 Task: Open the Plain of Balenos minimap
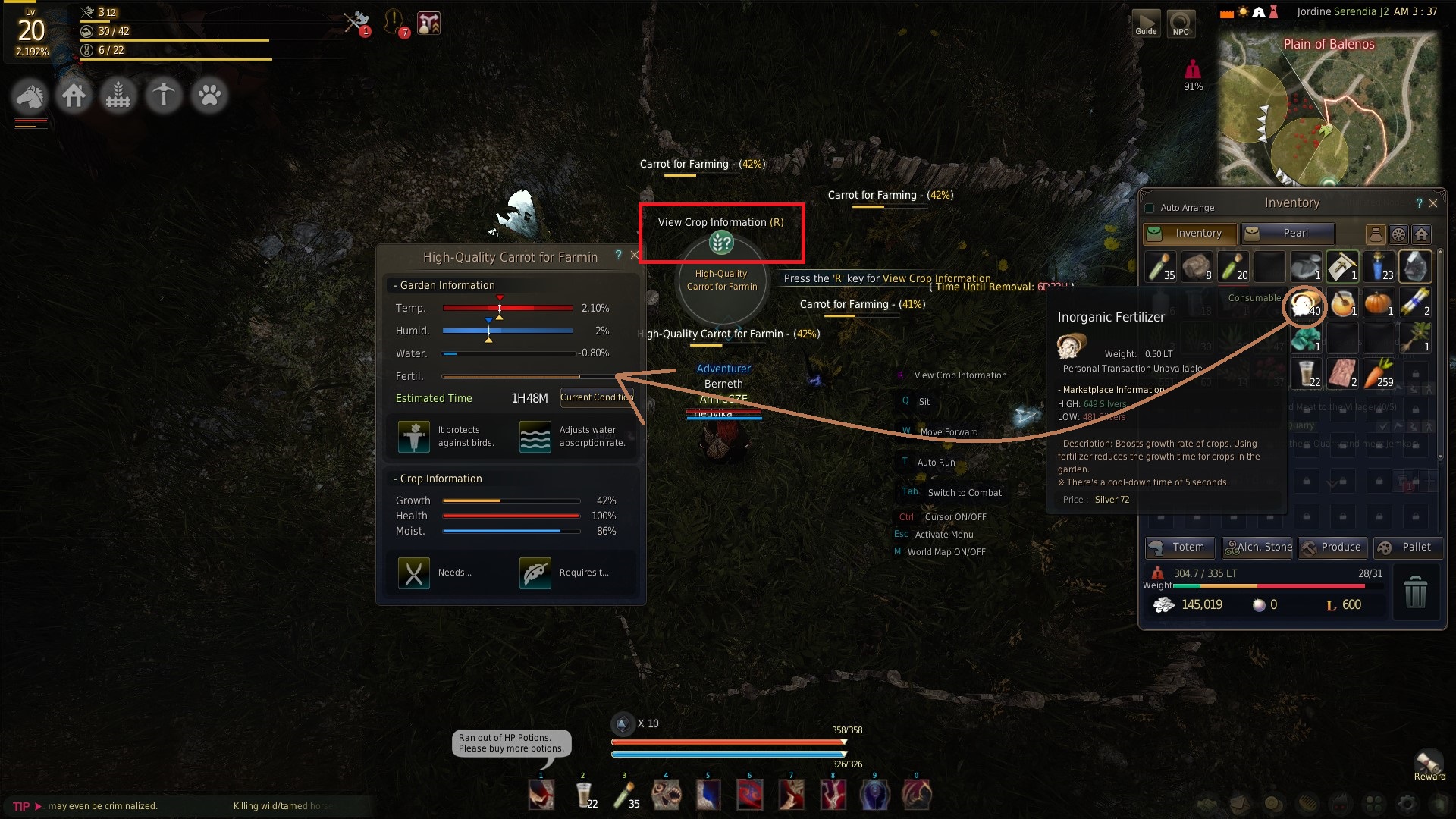[x=1329, y=110]
